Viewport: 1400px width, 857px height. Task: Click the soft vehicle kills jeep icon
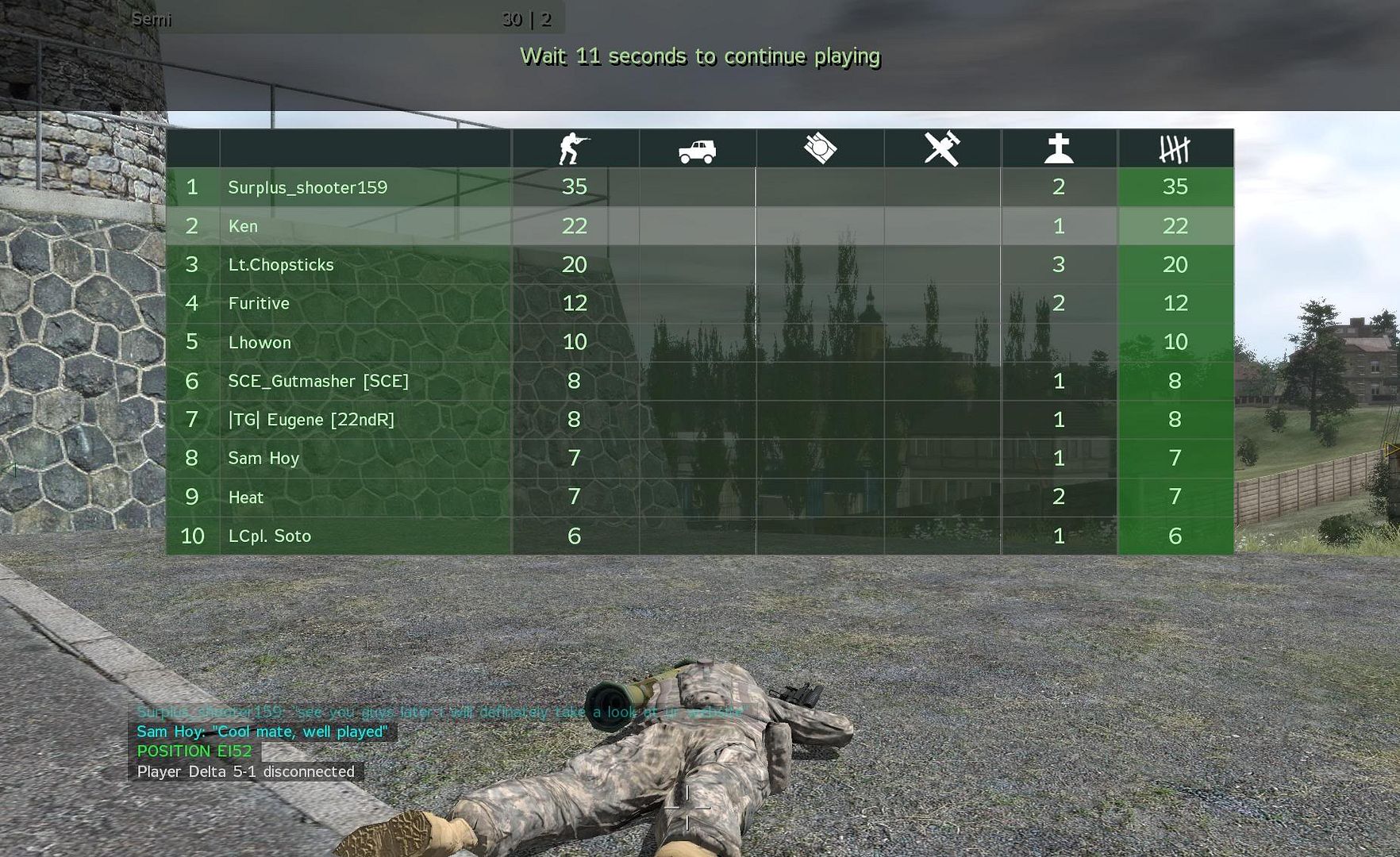click(697, 150)
